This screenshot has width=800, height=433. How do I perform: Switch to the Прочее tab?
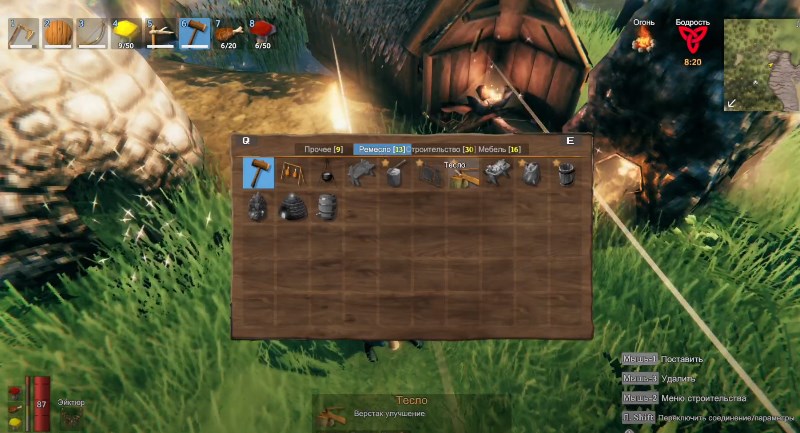pos(324,149)
